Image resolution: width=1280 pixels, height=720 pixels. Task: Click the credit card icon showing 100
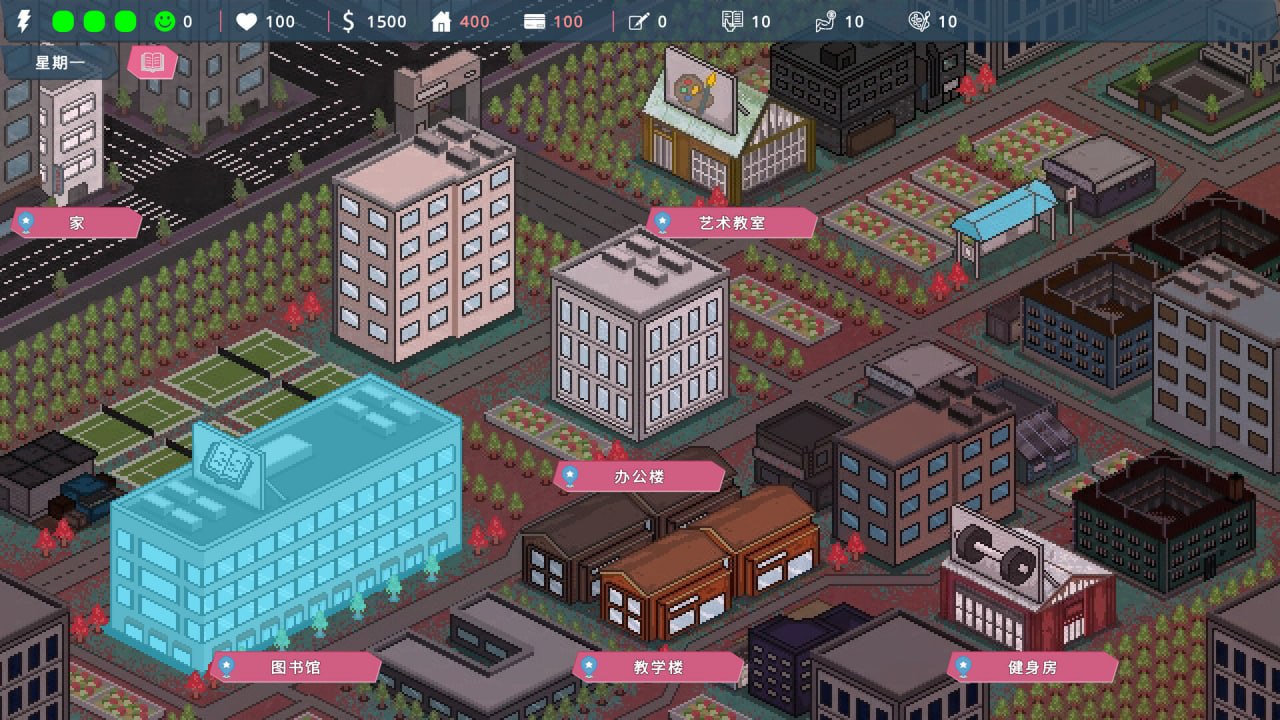pyautogui.click(x=534, y=21)
